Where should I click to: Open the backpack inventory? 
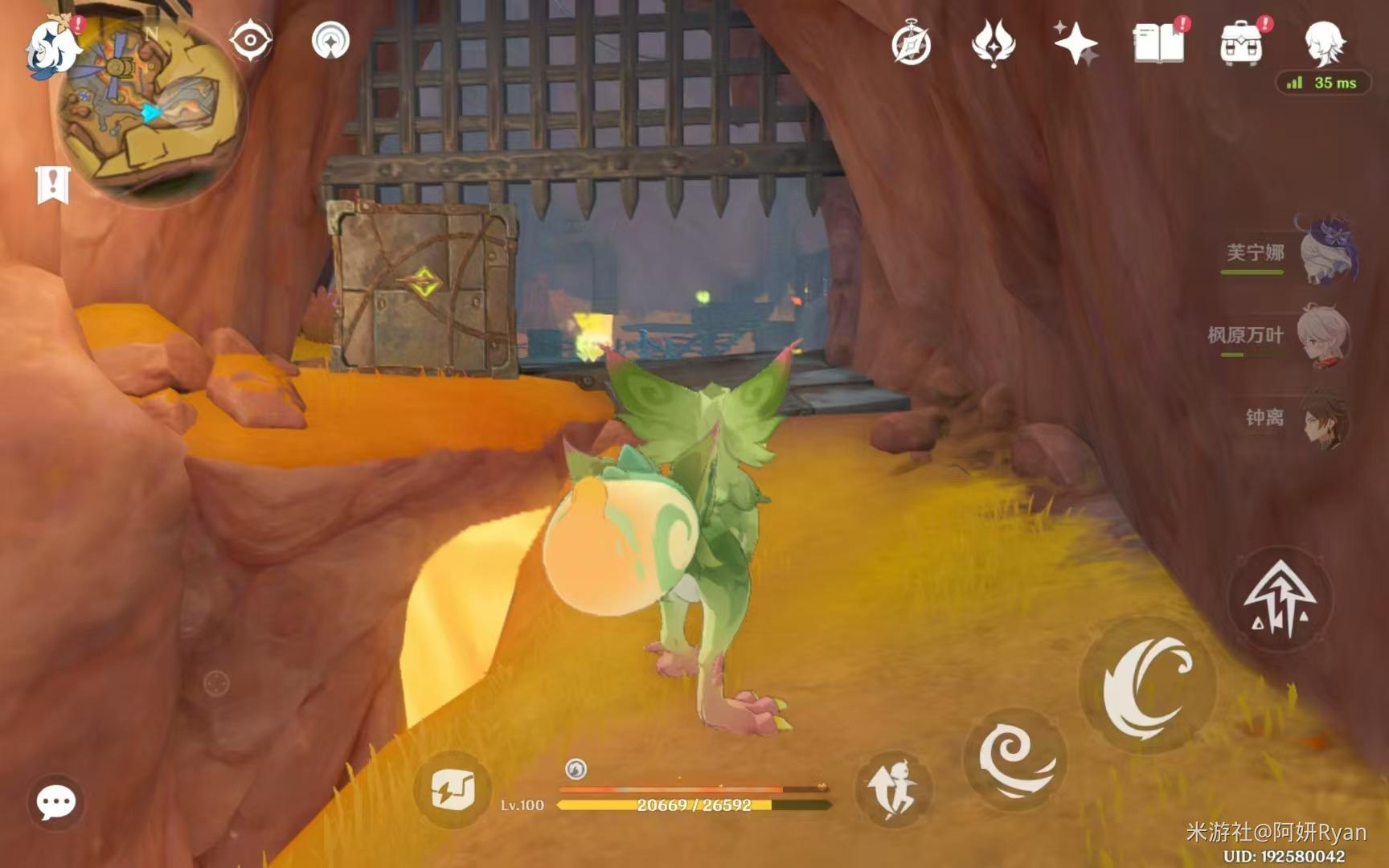(x=1241, y=43)
